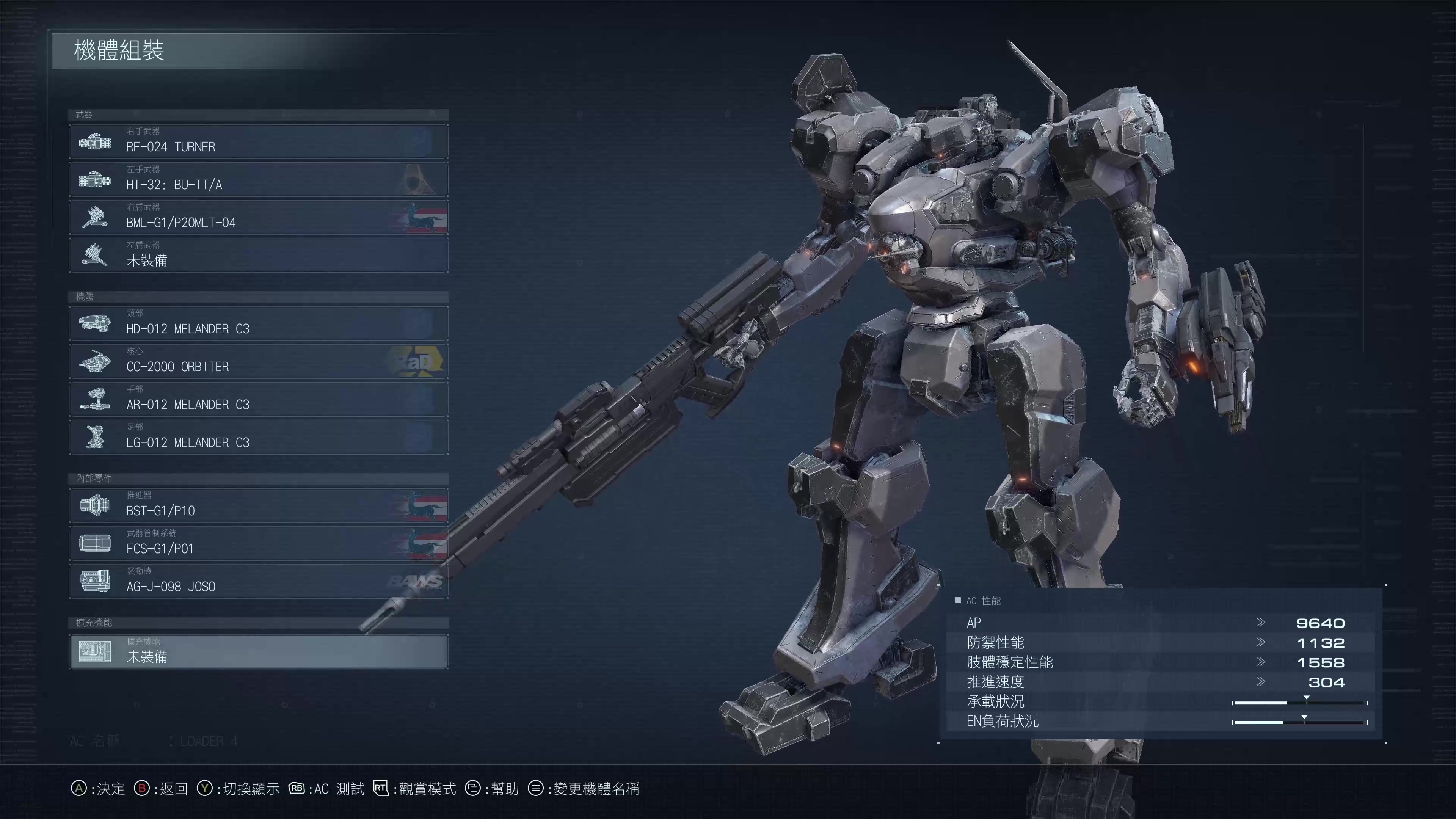Choose the AG-J-098 JOSO generator
This screenshot has height=819, width=1456.
pos(258,581)
